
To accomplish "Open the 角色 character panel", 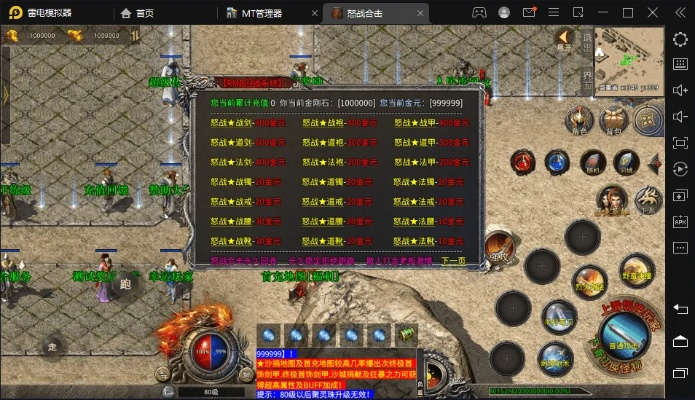I will 579,120.
